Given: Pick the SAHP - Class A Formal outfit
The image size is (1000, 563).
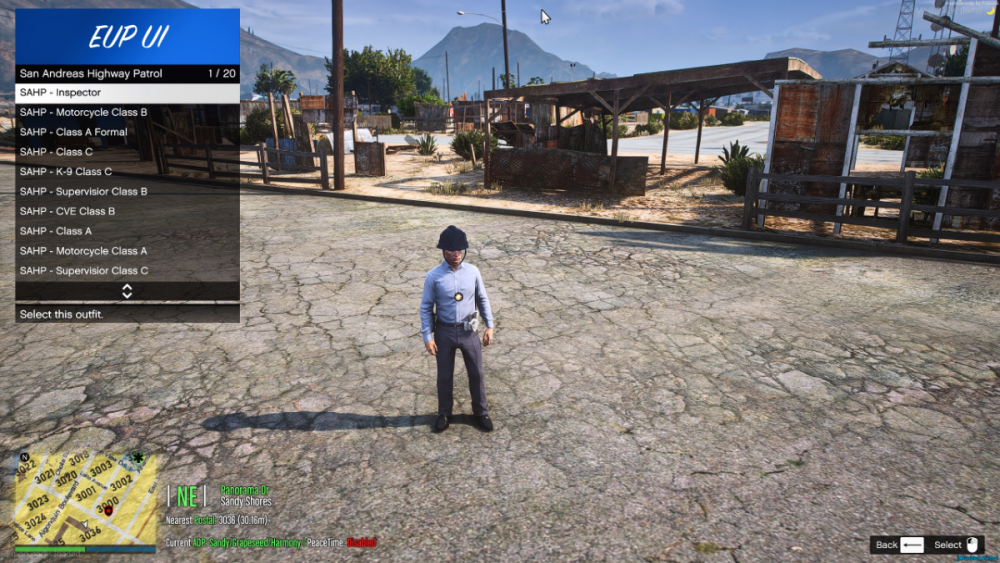Looking at the screenshot, I should (x=127, y=132).
